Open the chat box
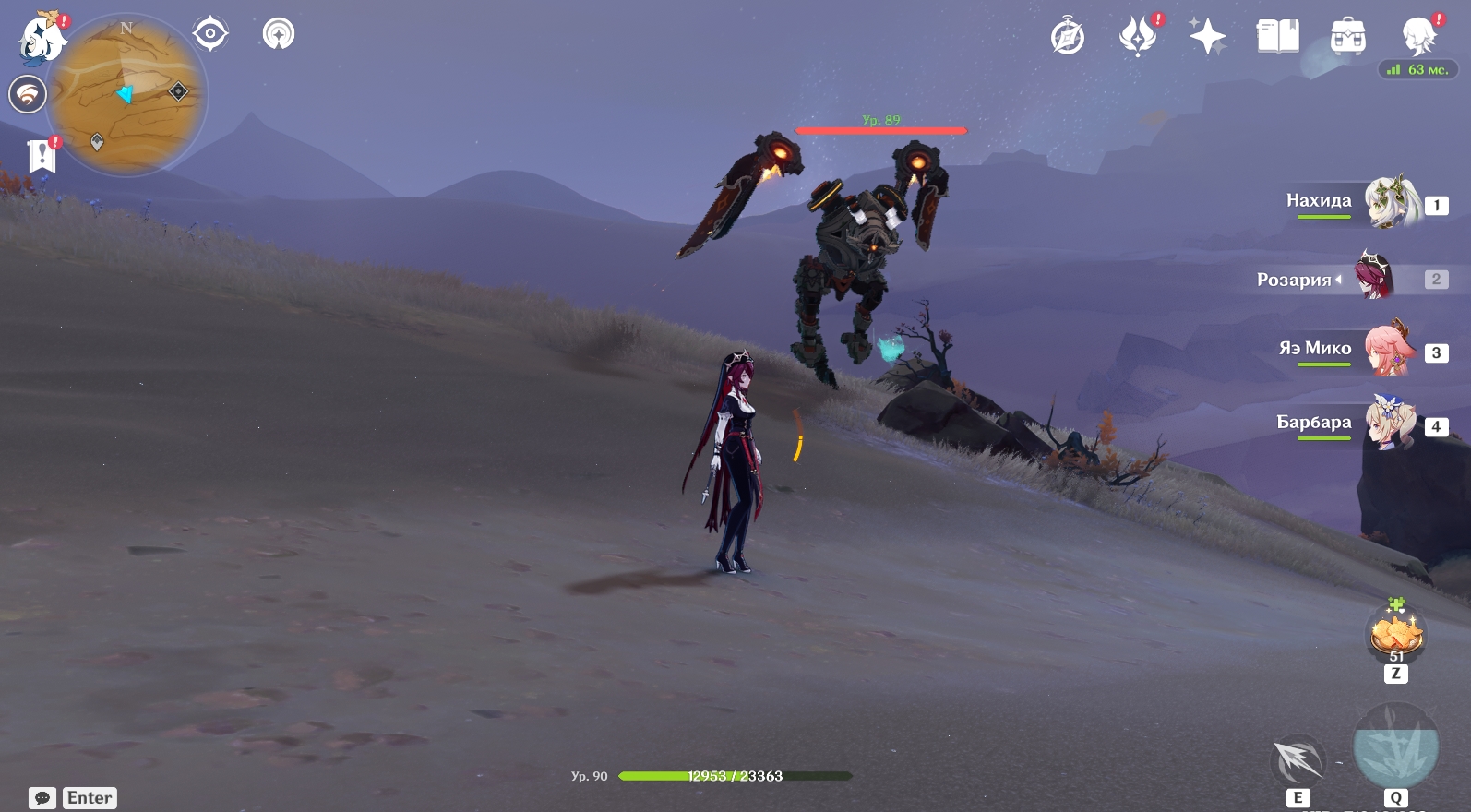The image size is (1471, 812). click(42, 798)
